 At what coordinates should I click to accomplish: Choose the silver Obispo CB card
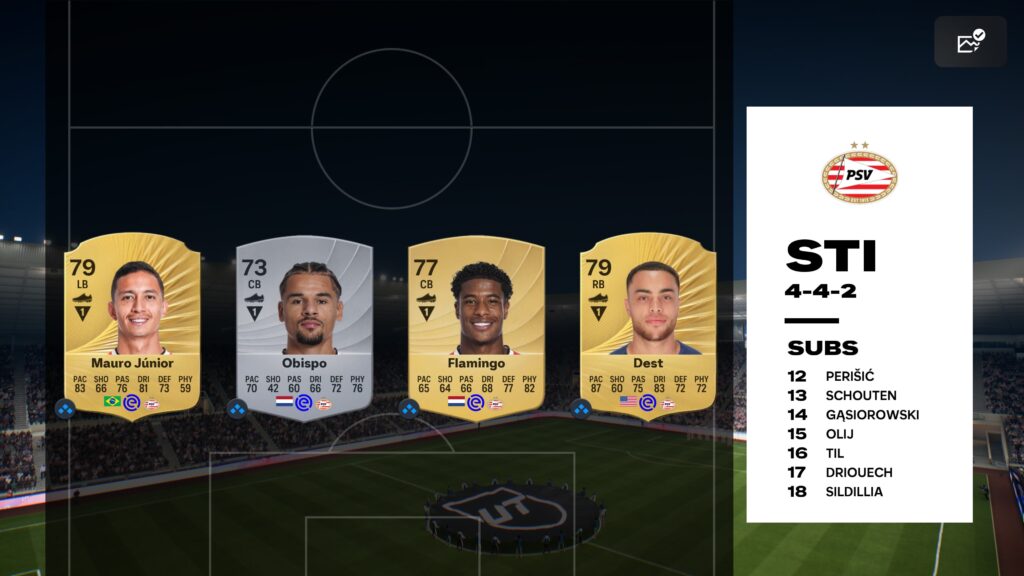tap(304, 325)
